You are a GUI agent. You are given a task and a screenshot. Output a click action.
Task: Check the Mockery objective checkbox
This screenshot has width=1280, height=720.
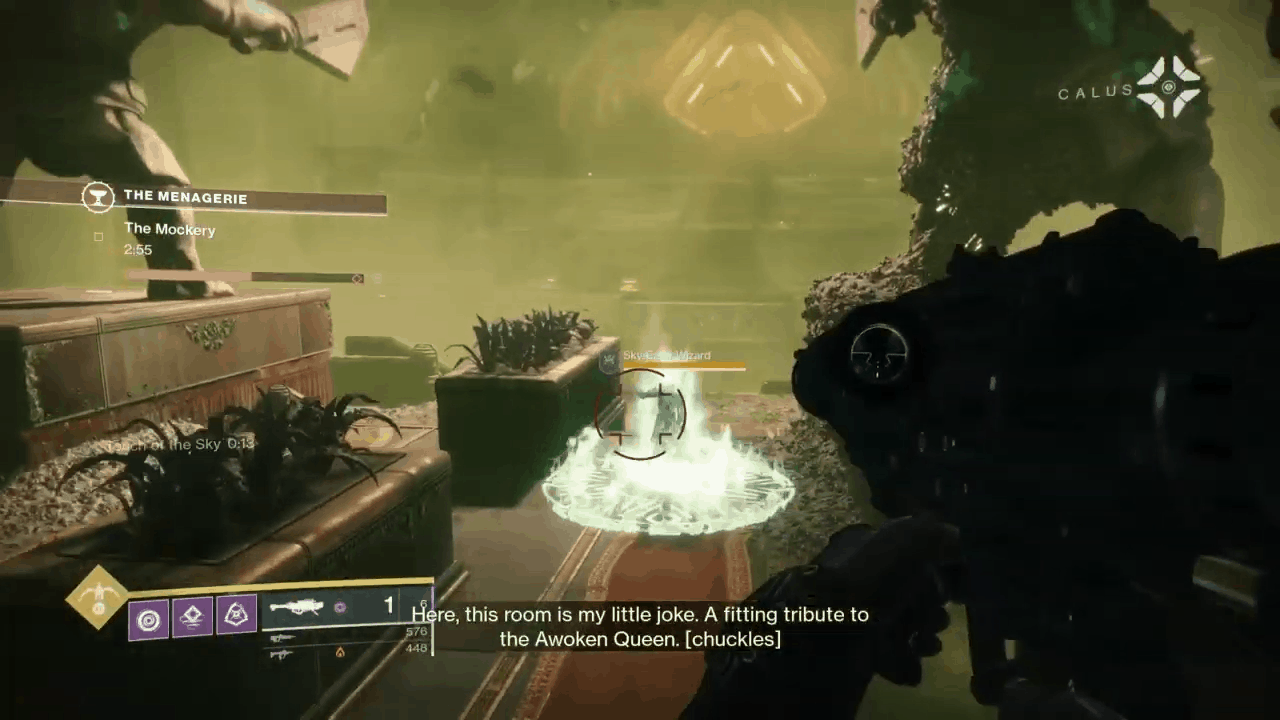coord(98,235)
